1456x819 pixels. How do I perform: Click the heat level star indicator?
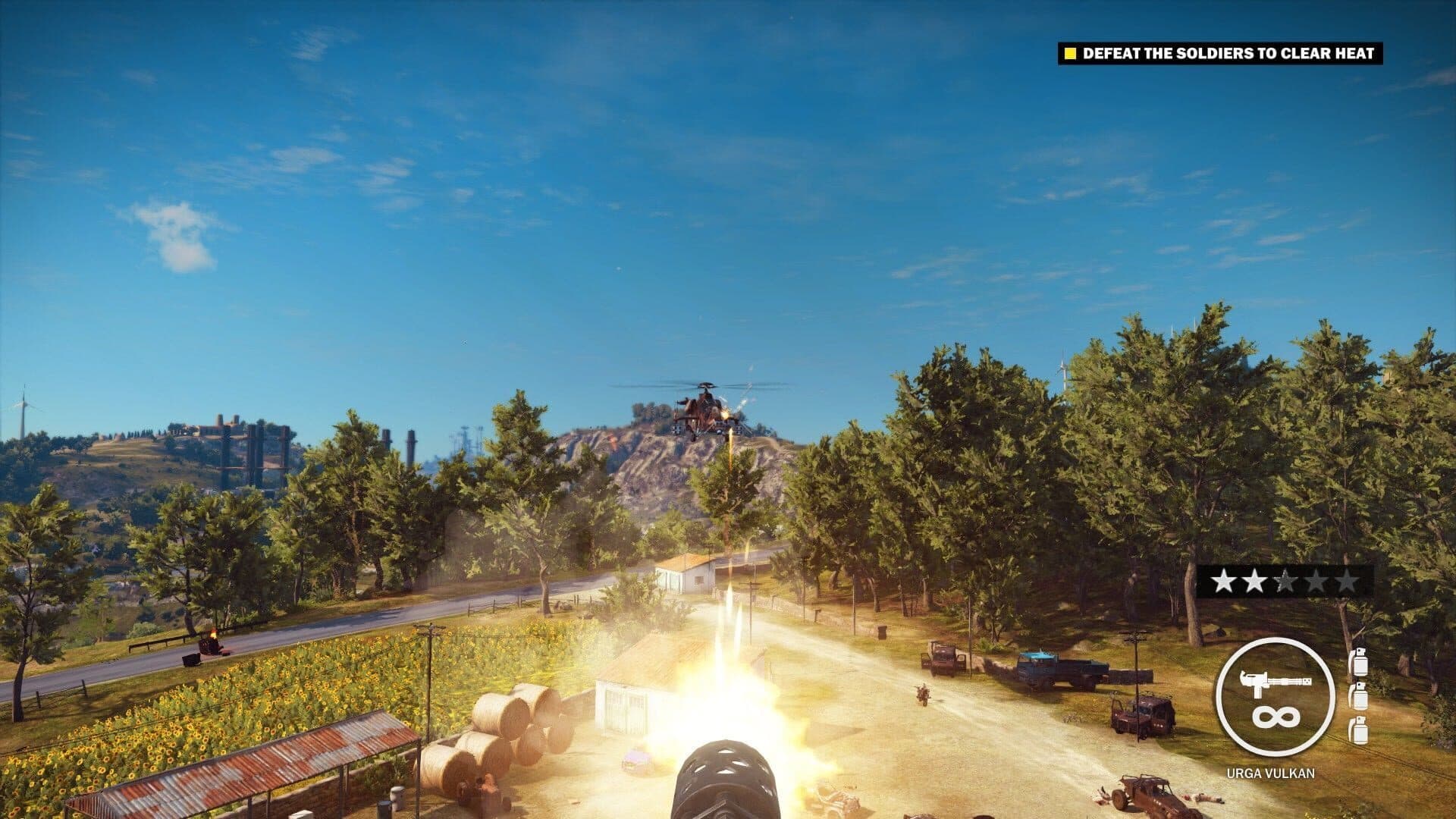[1285, 582]
